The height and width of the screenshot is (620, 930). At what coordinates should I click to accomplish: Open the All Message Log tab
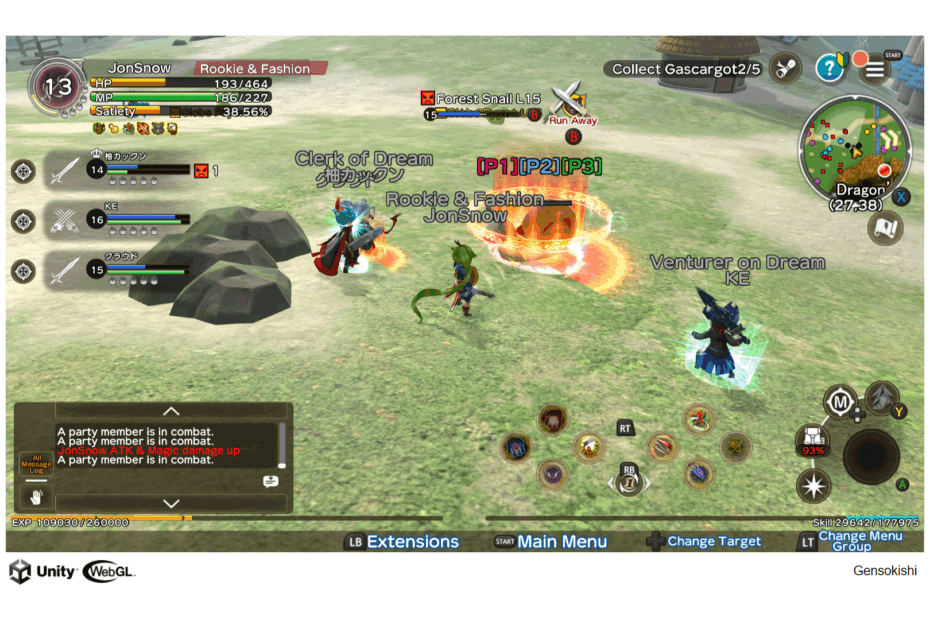(x=35, y=463)
